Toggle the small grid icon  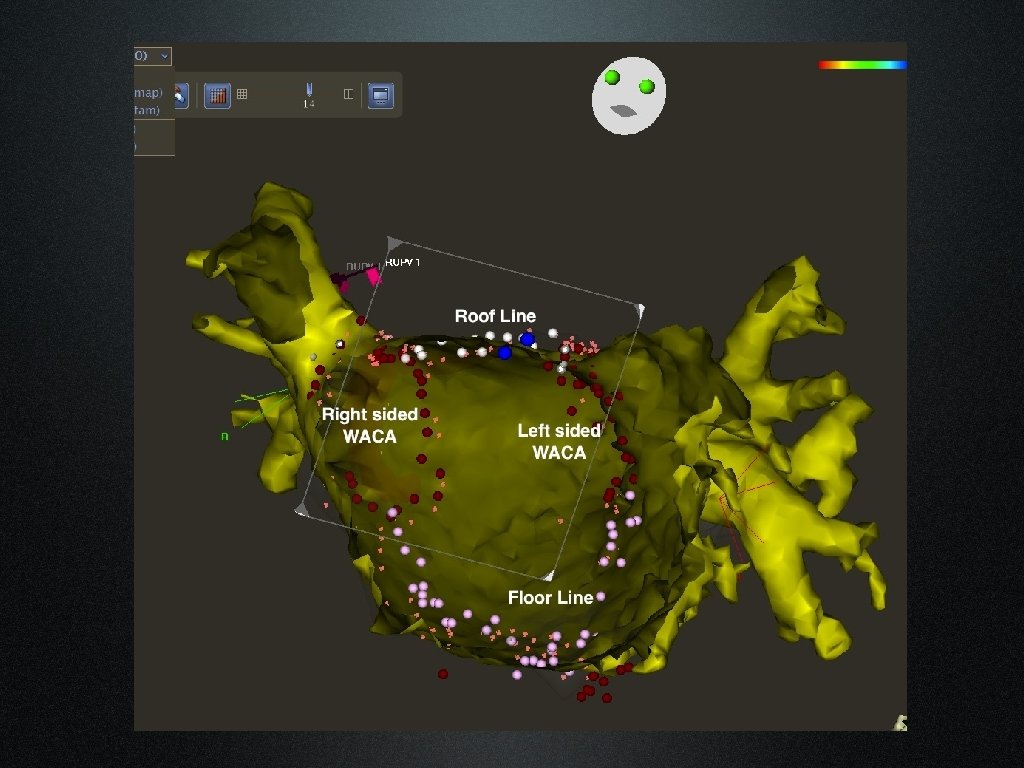242,95
